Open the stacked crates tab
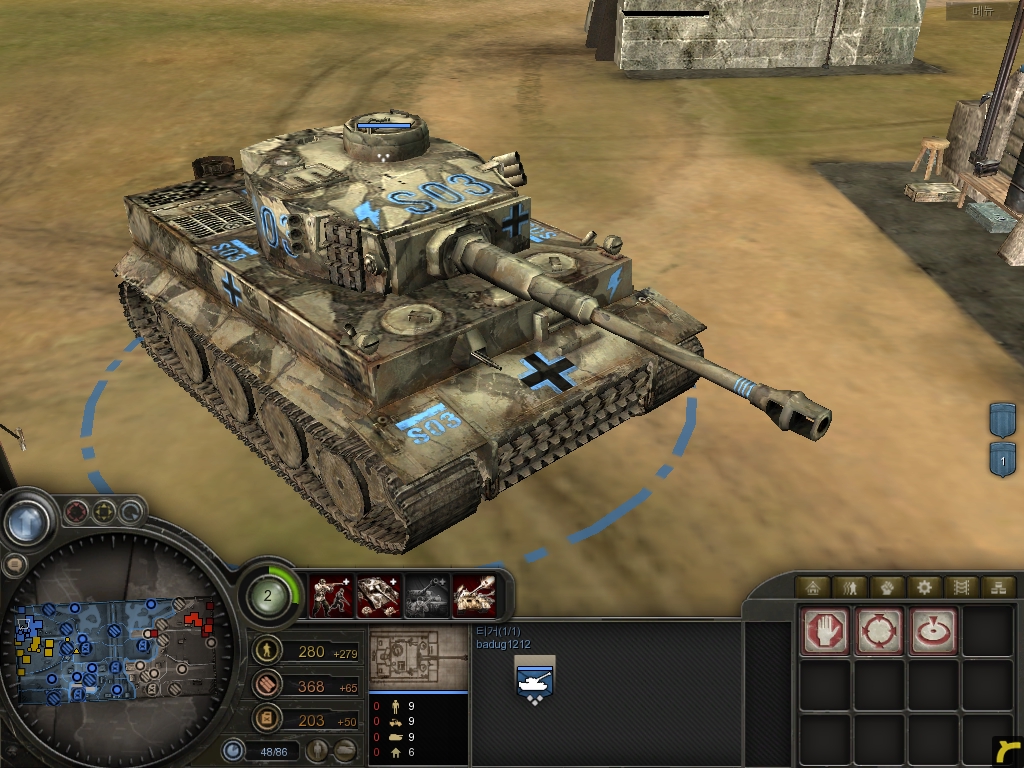 coord(996,587)
